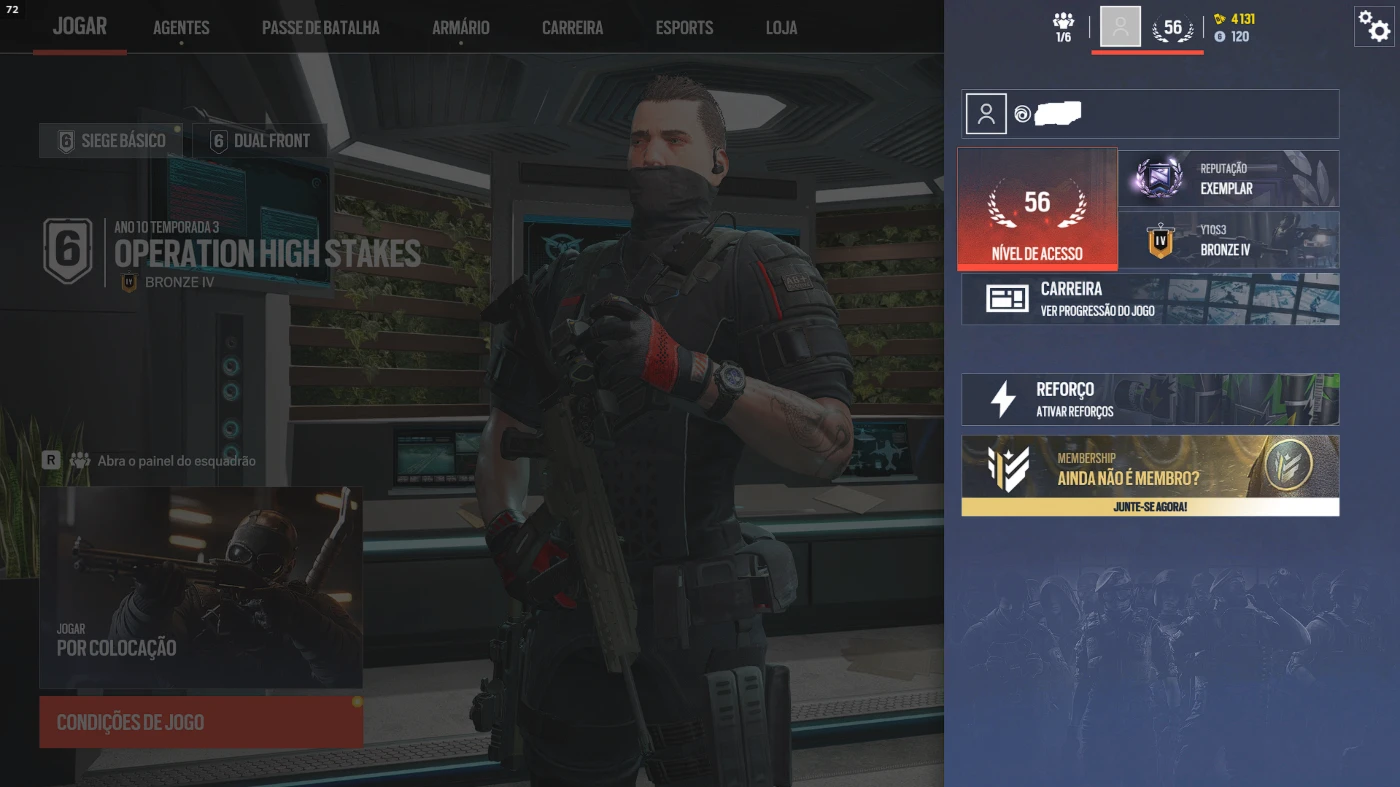1400x787 pixels.
Task: Open the Reputação Exemplar panel
Action: click(1228, 179)
